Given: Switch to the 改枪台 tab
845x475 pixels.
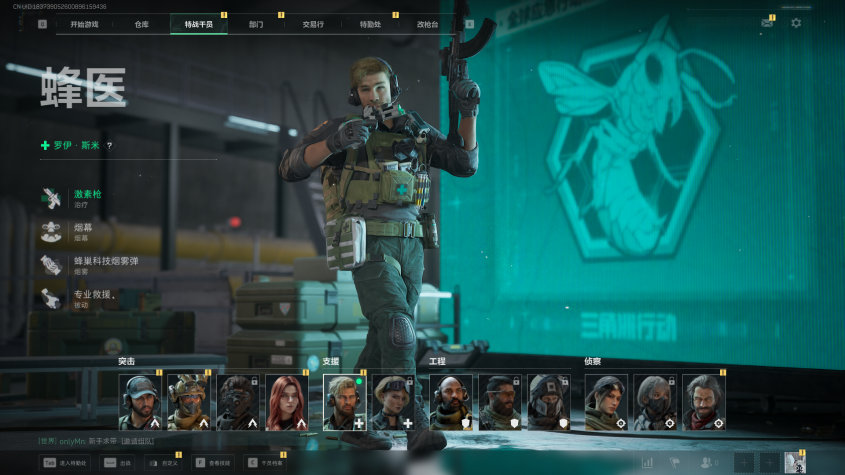Looking at the screenshot, I should pos(427,24).
